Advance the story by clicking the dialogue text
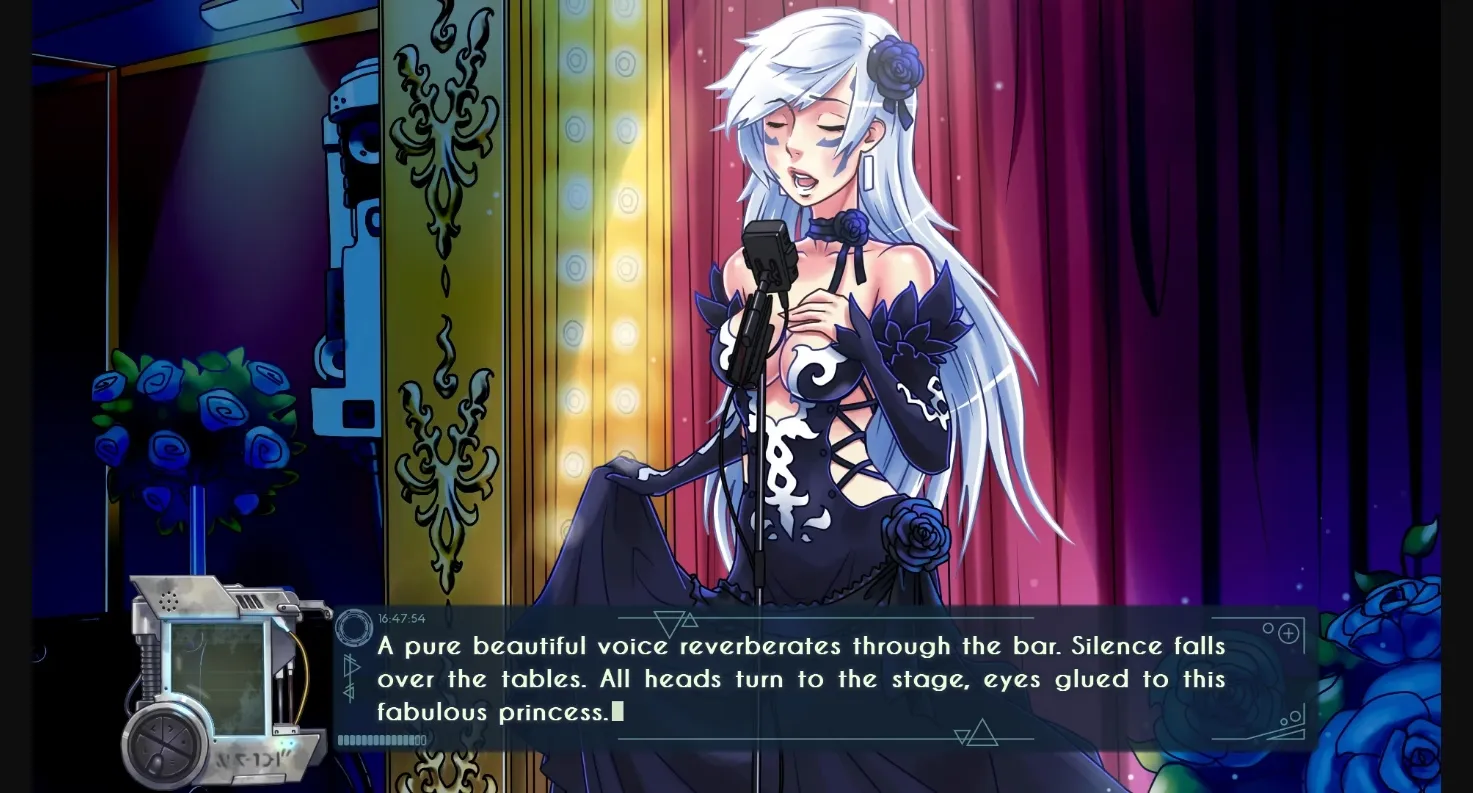Viewport: 1473px width, 793px height. coord(800,678)
